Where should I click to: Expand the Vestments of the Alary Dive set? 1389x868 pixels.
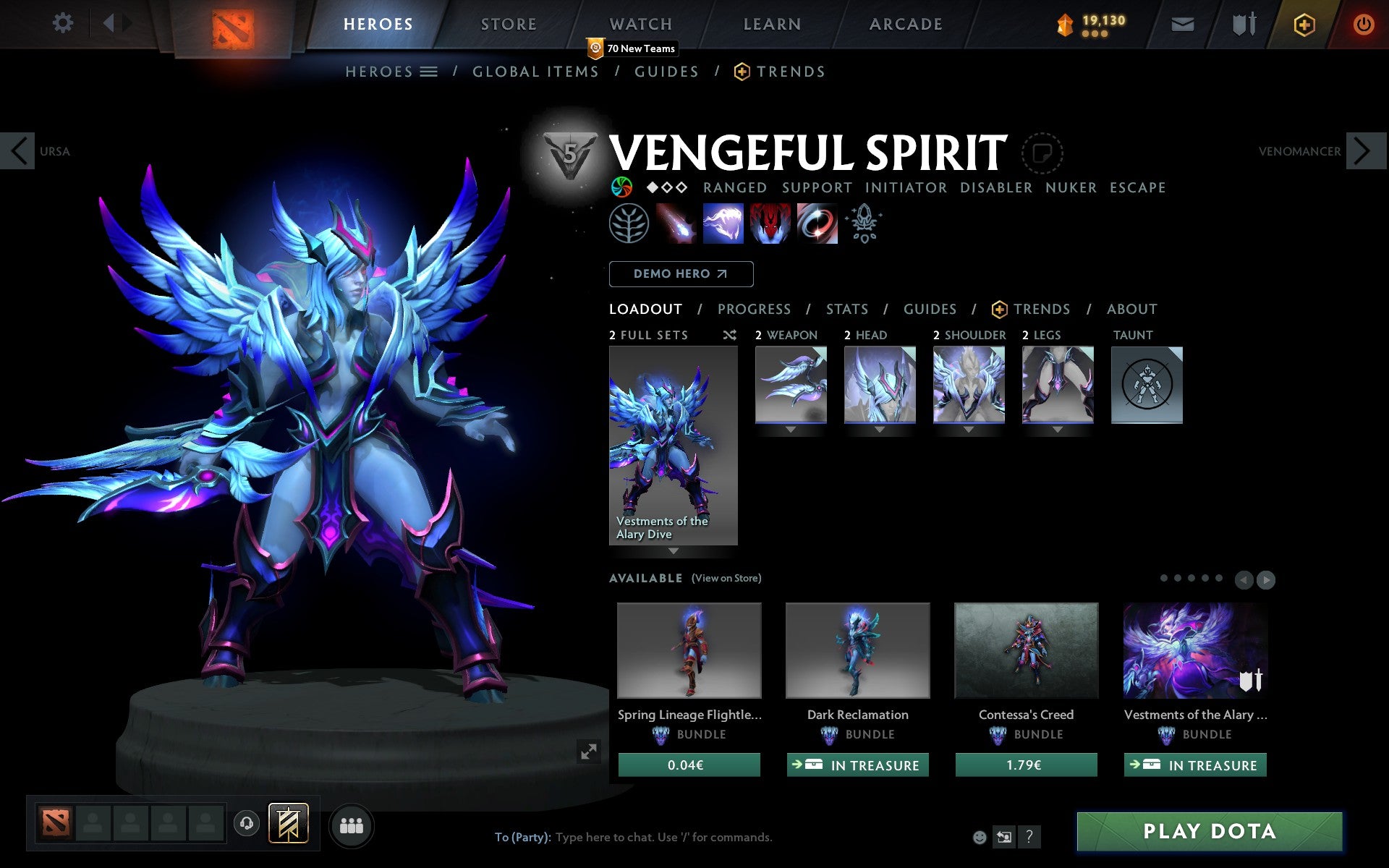click(x=673, y=551)
